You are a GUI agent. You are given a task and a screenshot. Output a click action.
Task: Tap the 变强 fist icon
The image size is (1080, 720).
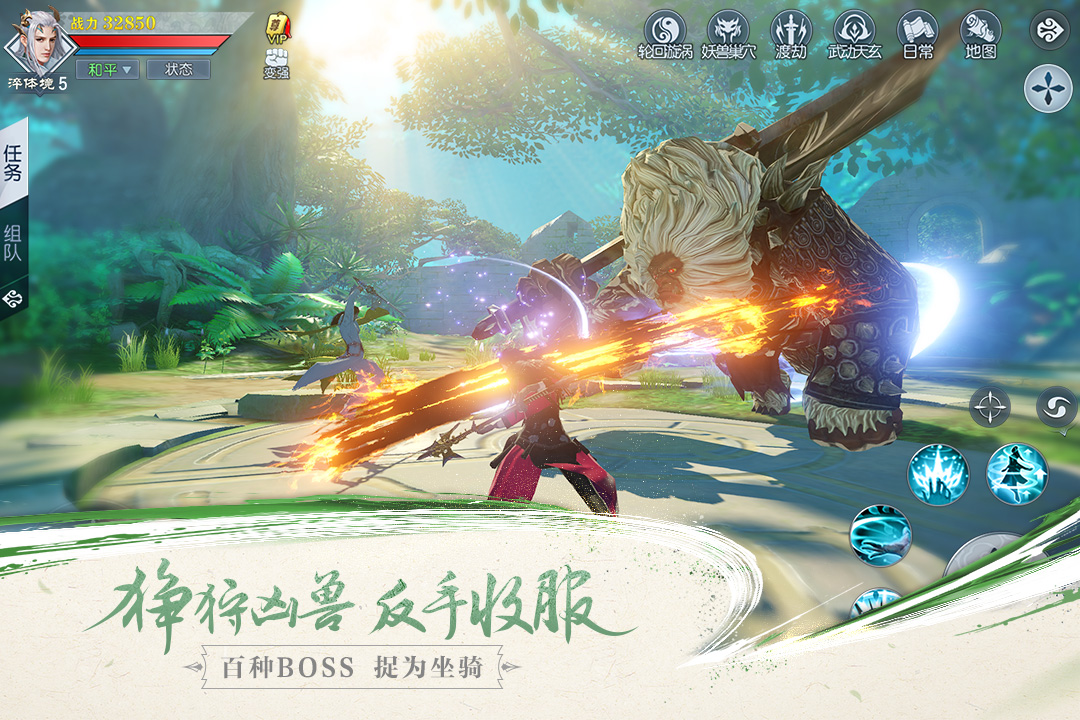pyautogui.click(x=276, y=62)
